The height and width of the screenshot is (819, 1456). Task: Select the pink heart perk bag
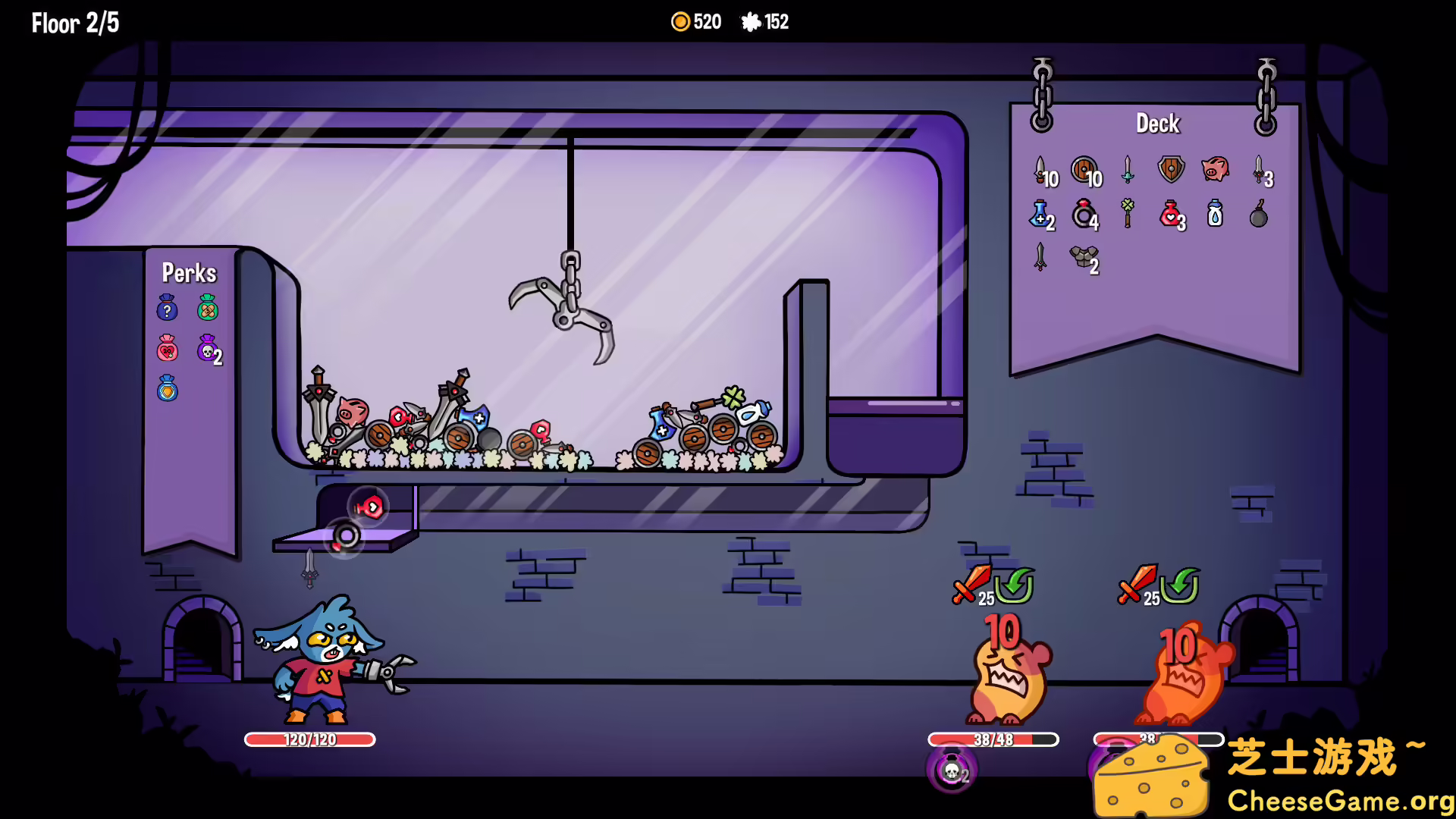[x=167, y=350]
